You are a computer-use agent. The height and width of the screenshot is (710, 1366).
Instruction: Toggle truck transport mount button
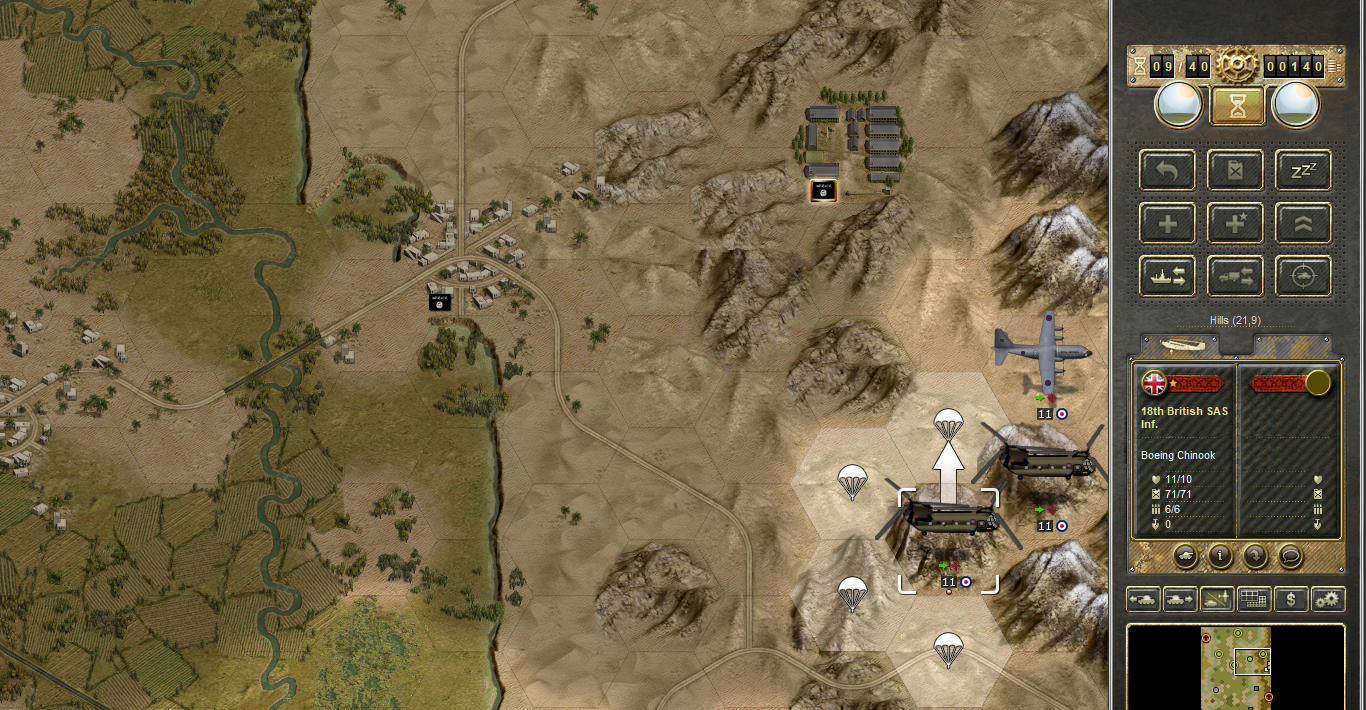pyautogui.click(x=1236, y=276)
